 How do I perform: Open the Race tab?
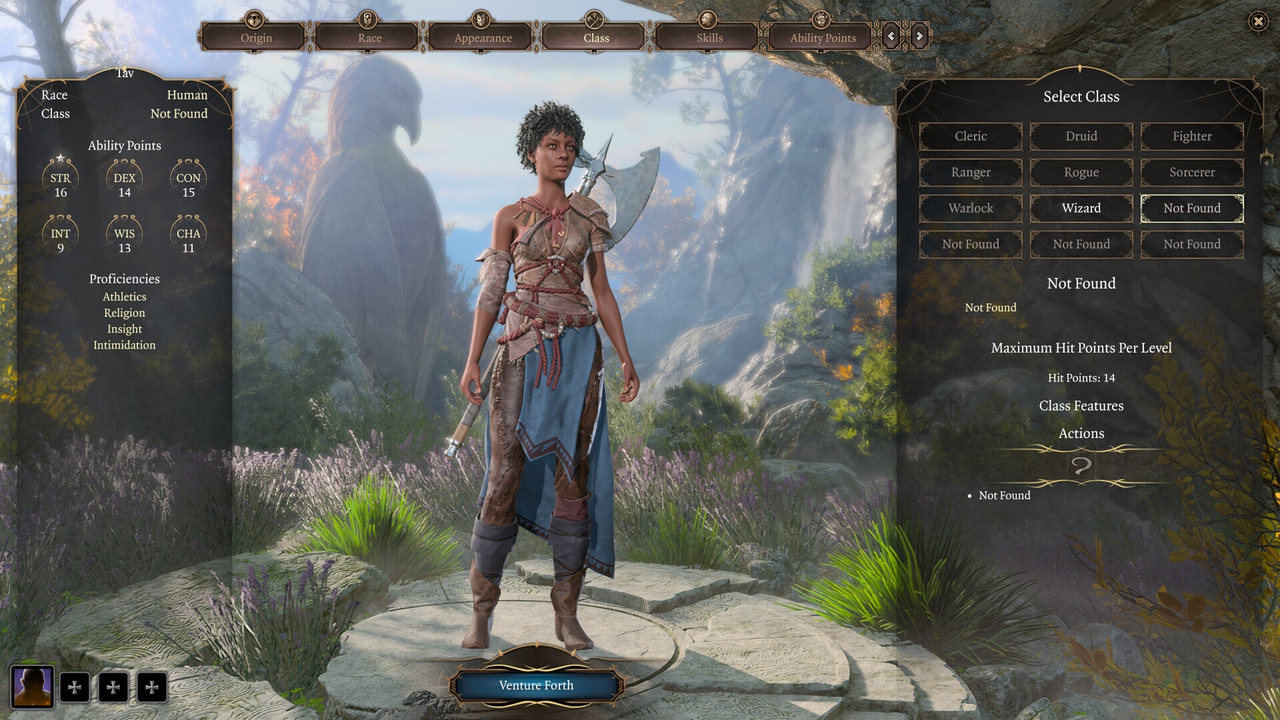369,37
